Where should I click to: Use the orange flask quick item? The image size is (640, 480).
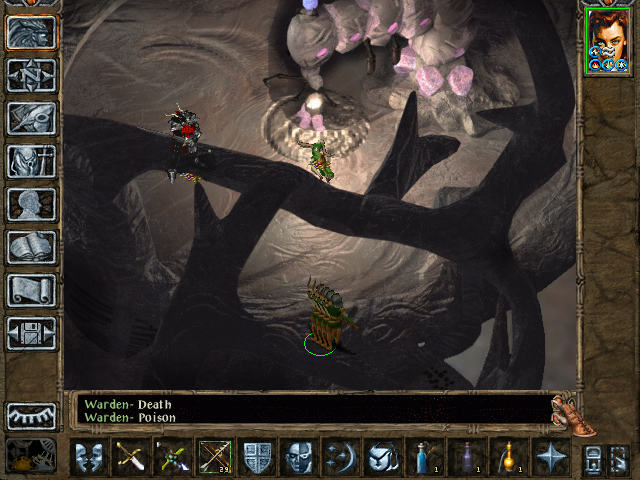(x=509, y=457)
